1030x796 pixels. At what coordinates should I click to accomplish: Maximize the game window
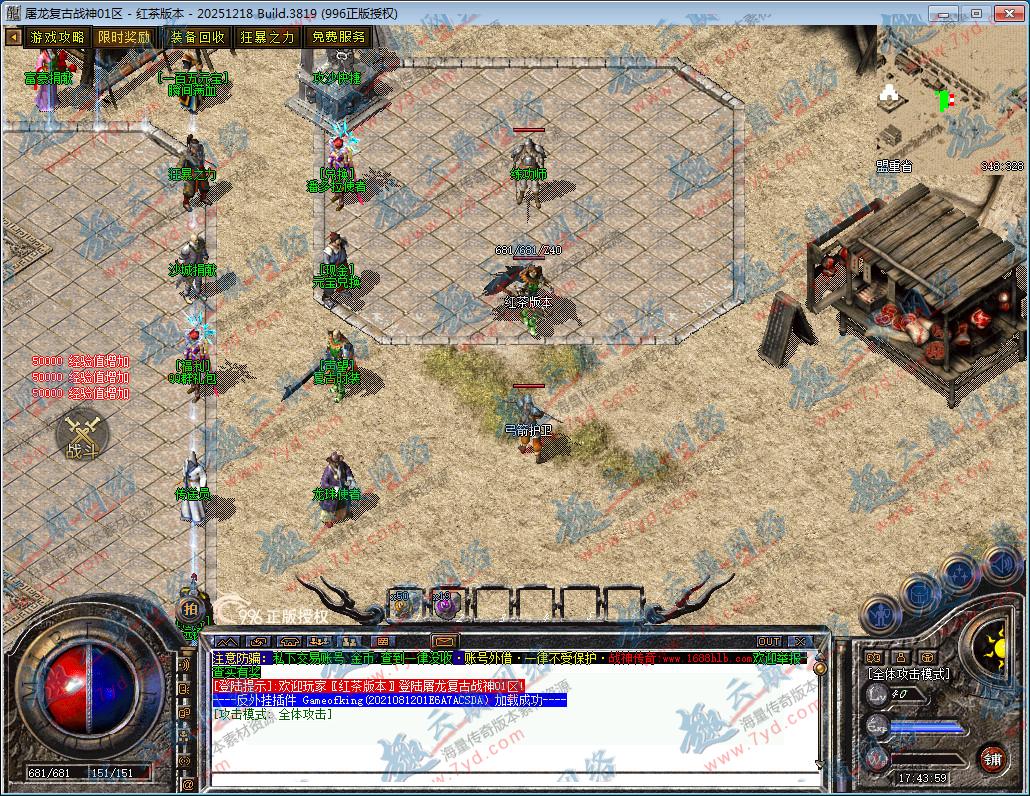(x=976, y=13)
